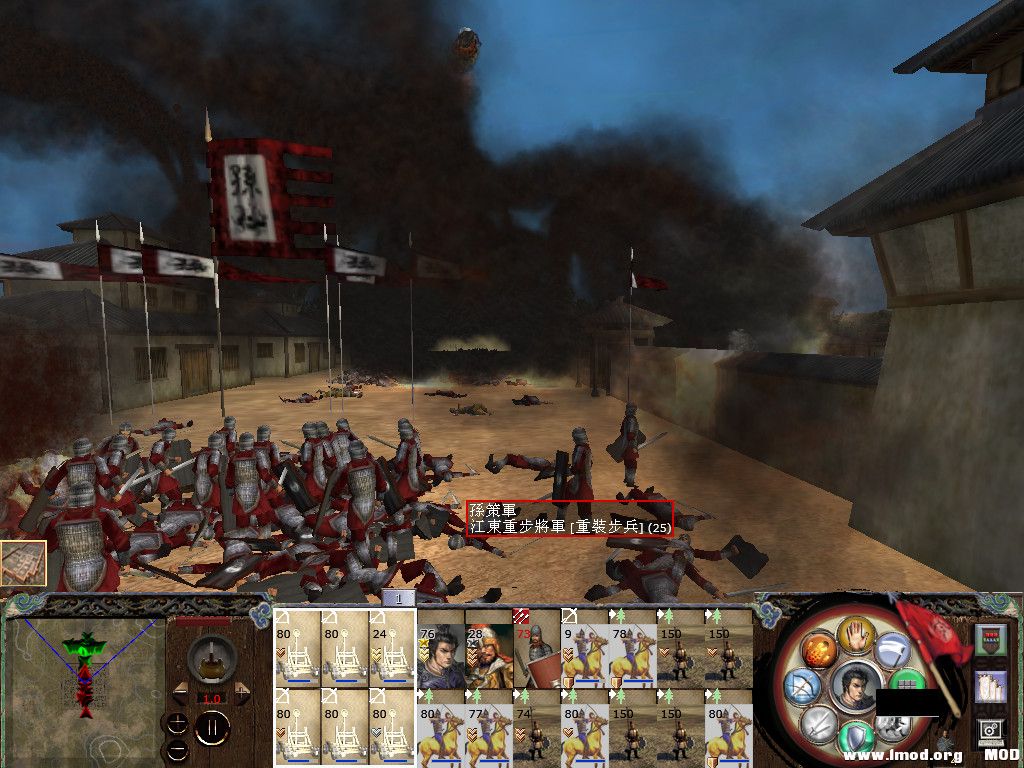Select the horse archer card with 9 men
1024x768 pixels.
[x=584, y=648]
